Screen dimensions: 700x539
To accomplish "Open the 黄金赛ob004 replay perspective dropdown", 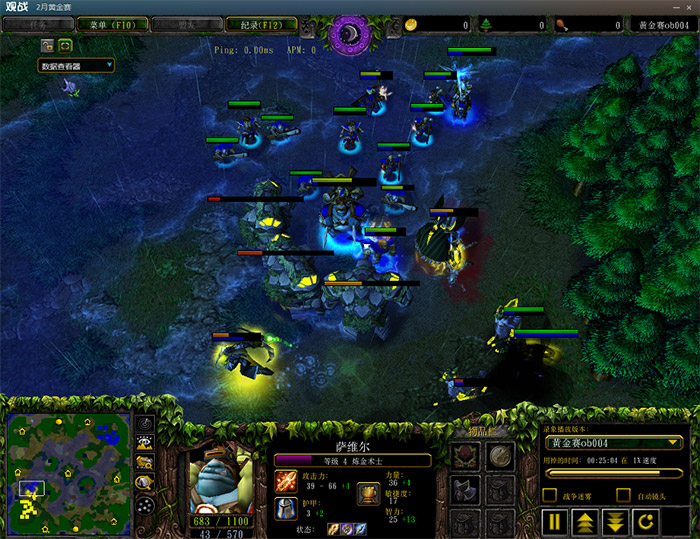I will coord(613,442).
